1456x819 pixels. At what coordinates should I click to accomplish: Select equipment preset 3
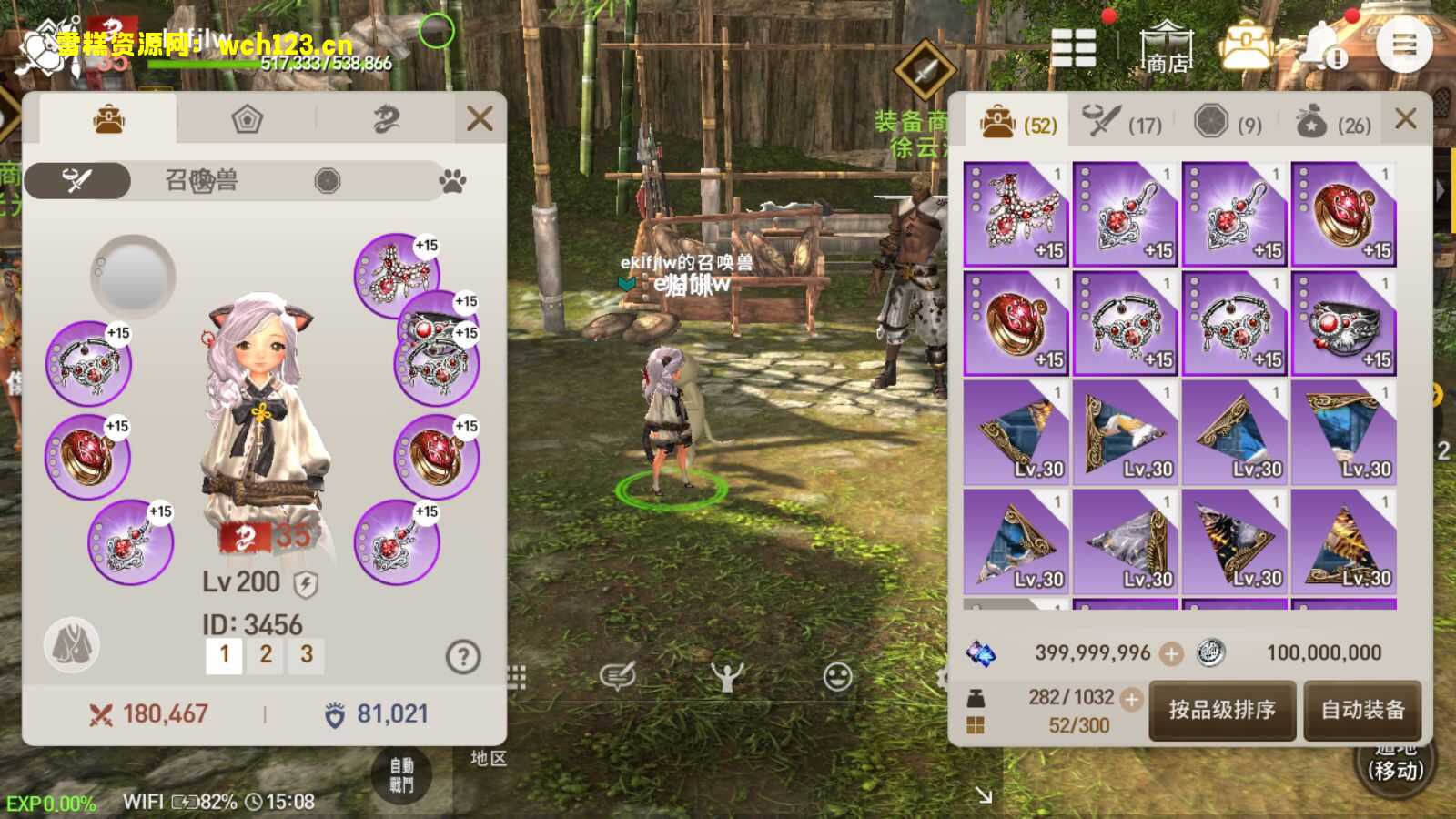305,653
